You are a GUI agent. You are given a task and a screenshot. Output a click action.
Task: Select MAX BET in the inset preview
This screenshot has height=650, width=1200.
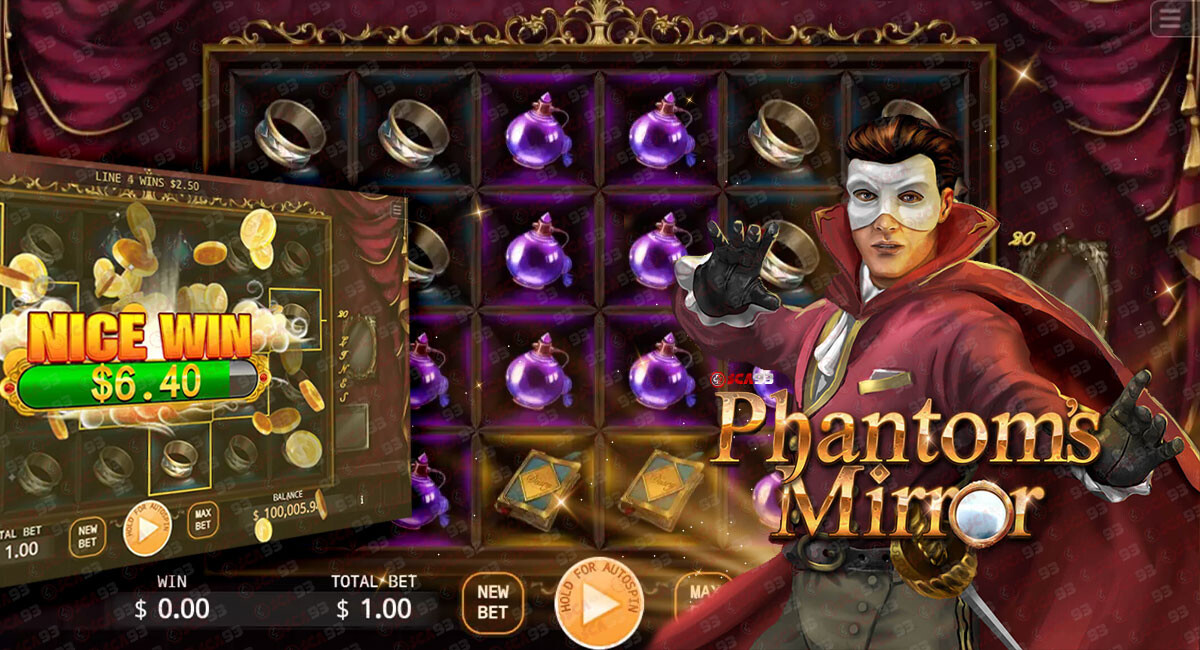[203, 519]
